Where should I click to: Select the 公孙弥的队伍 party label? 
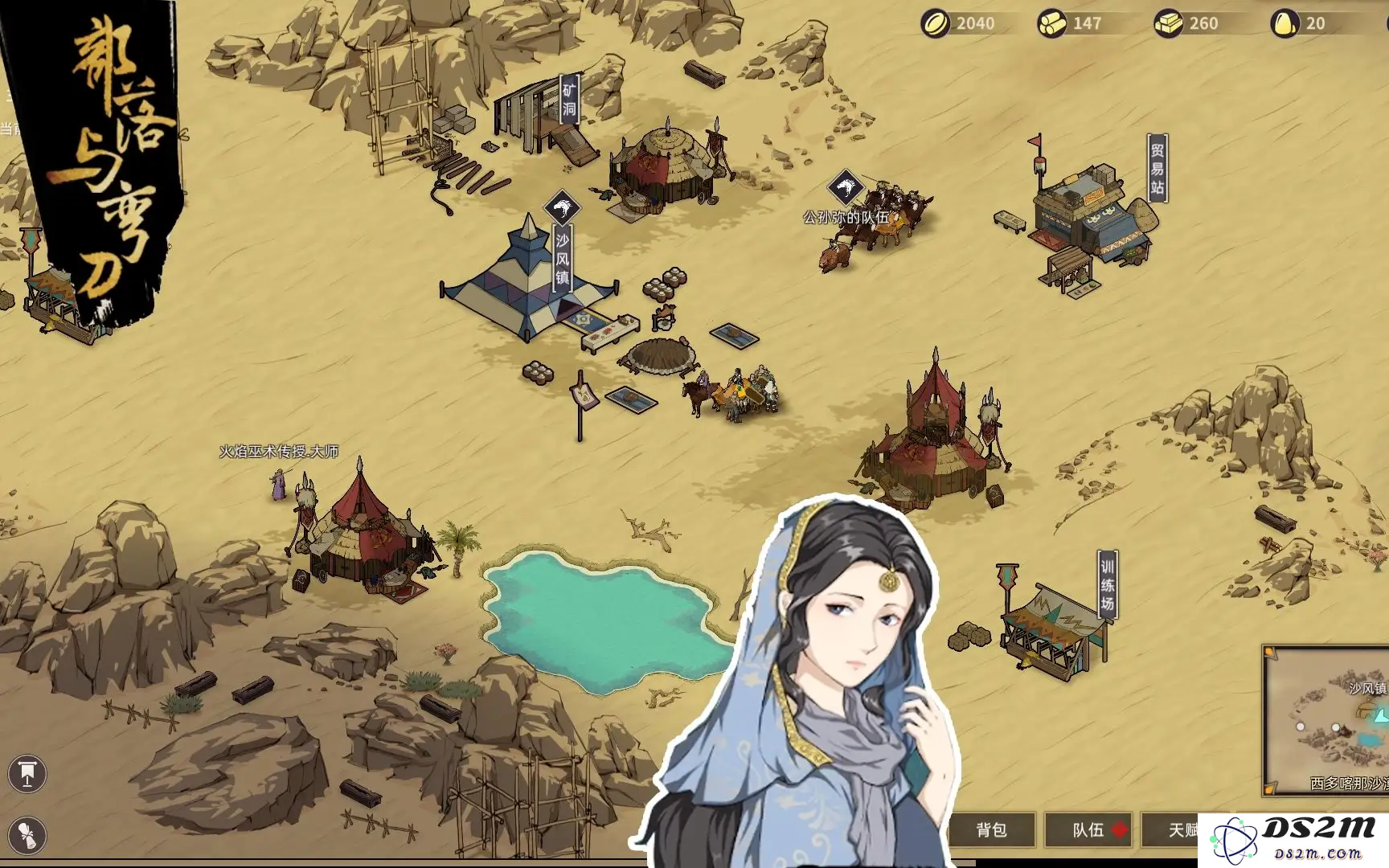(846, 217)
